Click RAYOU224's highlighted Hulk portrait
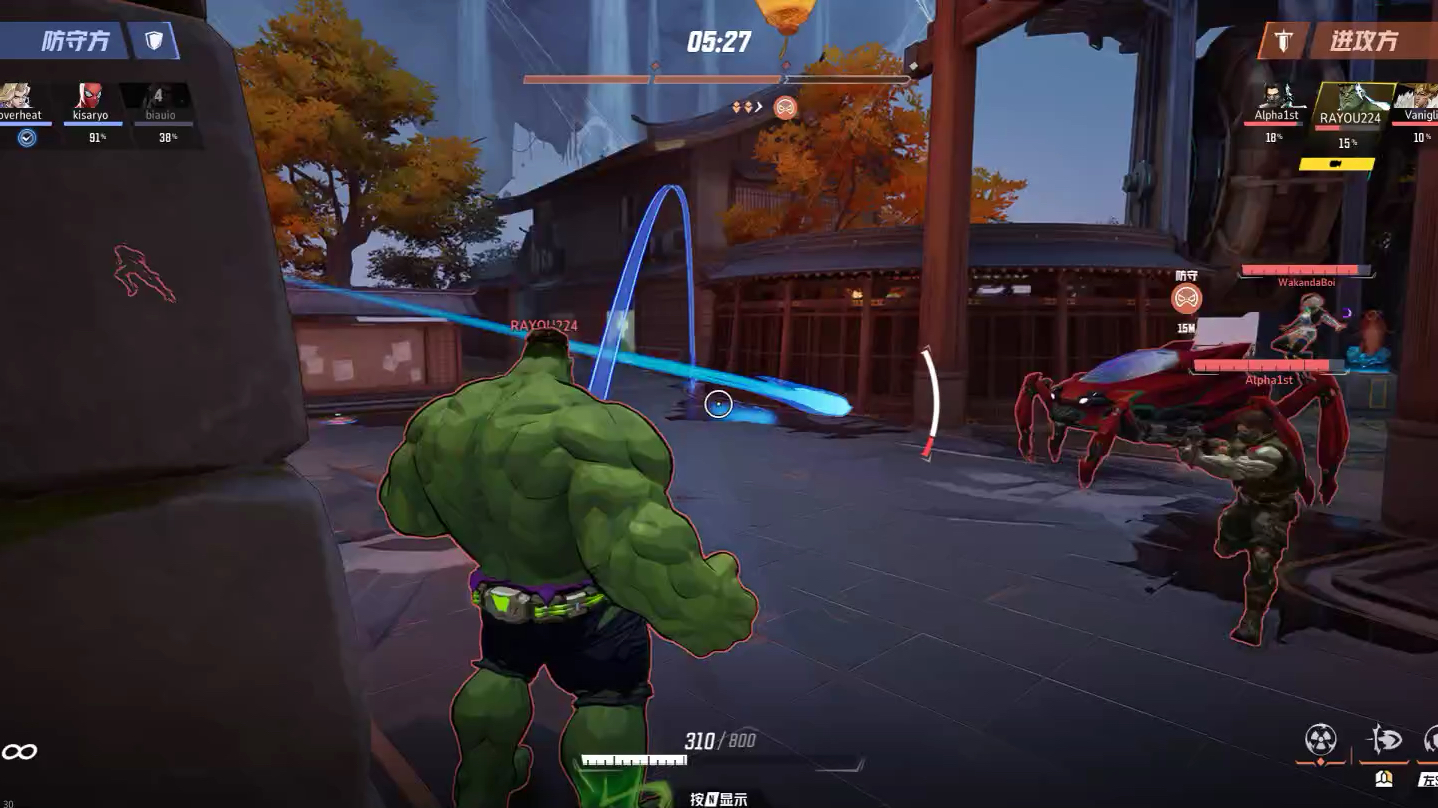 pos(1351,98)
